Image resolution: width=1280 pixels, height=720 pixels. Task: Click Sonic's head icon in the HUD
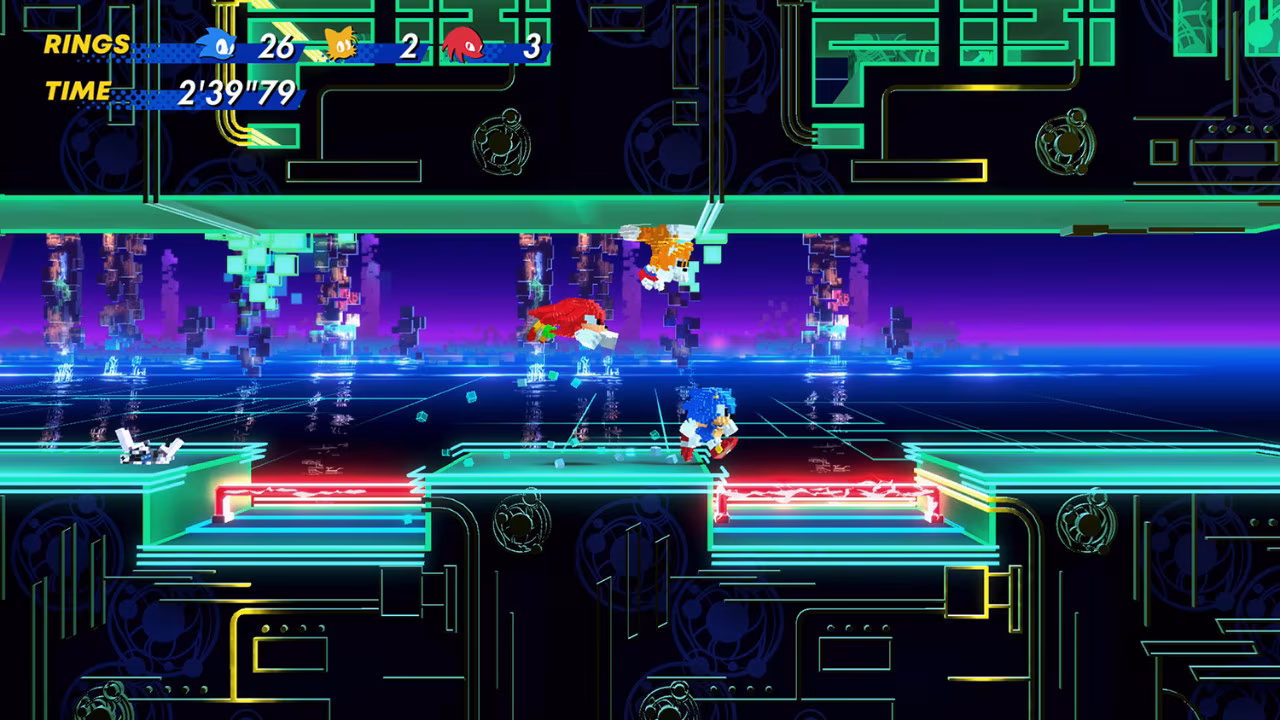217,45
